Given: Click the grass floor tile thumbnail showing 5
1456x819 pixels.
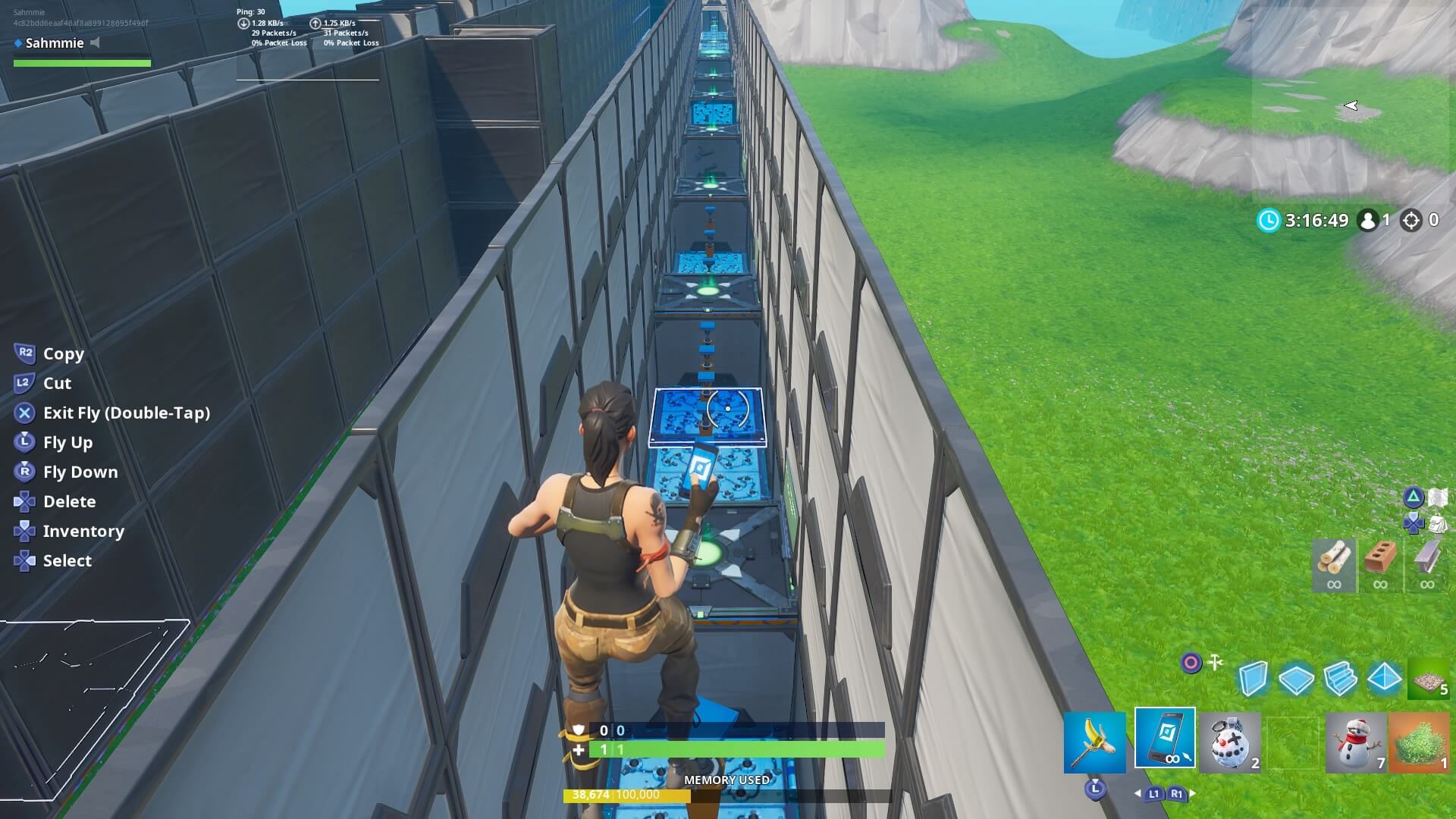Looking at the screenshot, I should tap(1429, 679).
